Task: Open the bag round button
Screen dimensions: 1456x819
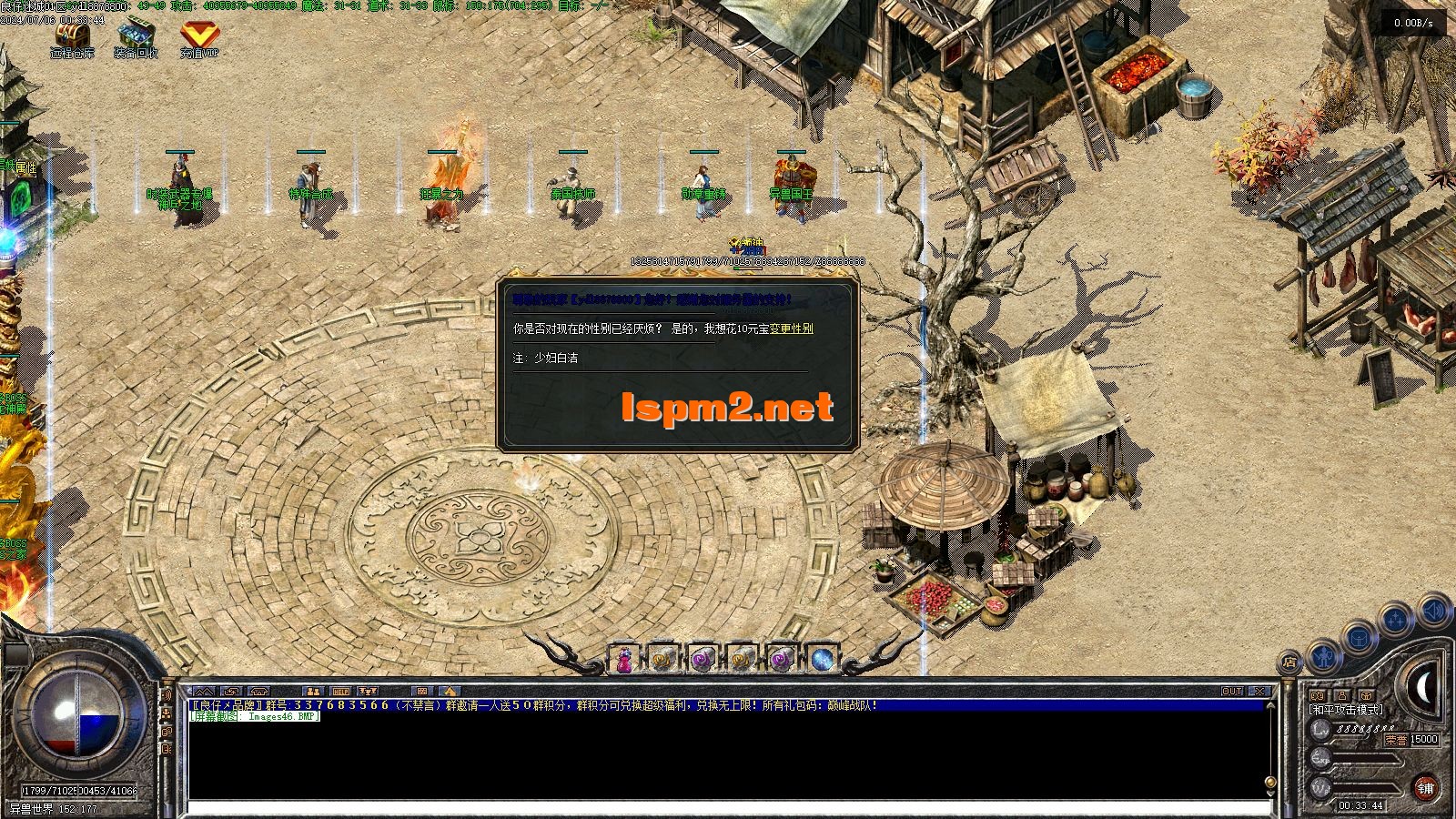Action: (1359, 637)
